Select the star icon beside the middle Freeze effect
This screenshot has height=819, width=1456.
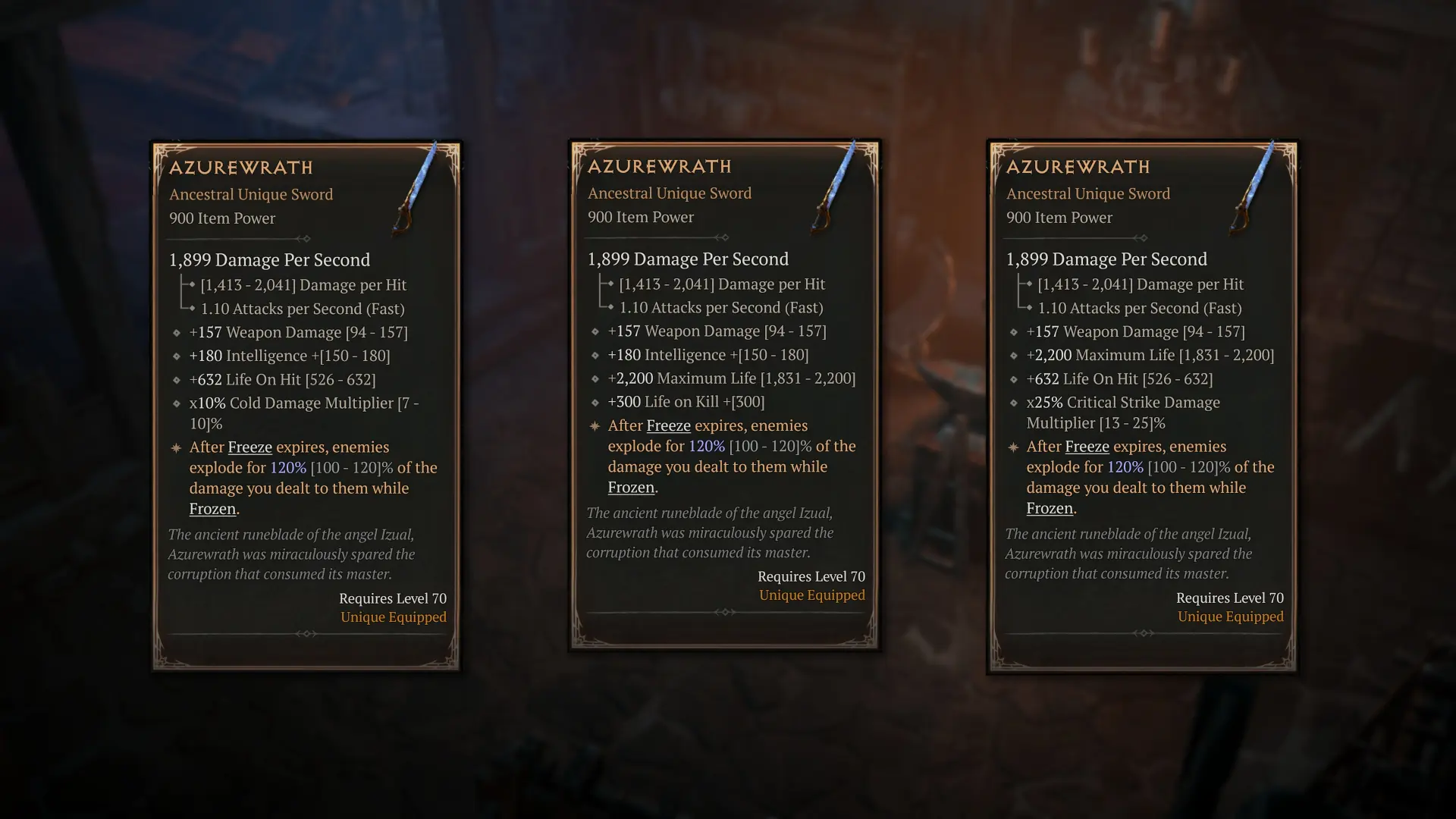click(x=594, y=425)
